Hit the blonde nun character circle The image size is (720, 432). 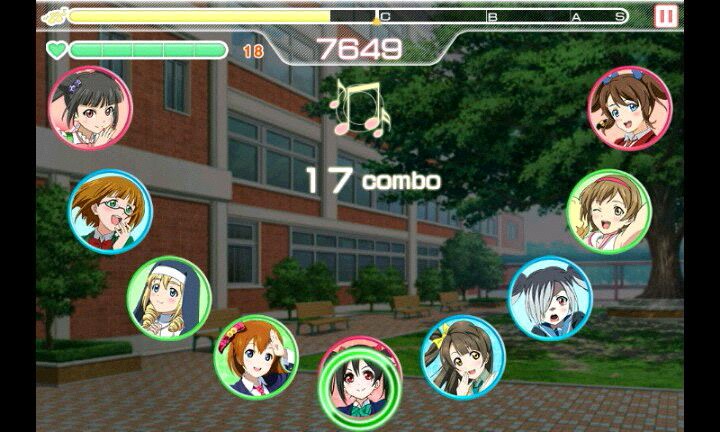pos(169,298)
